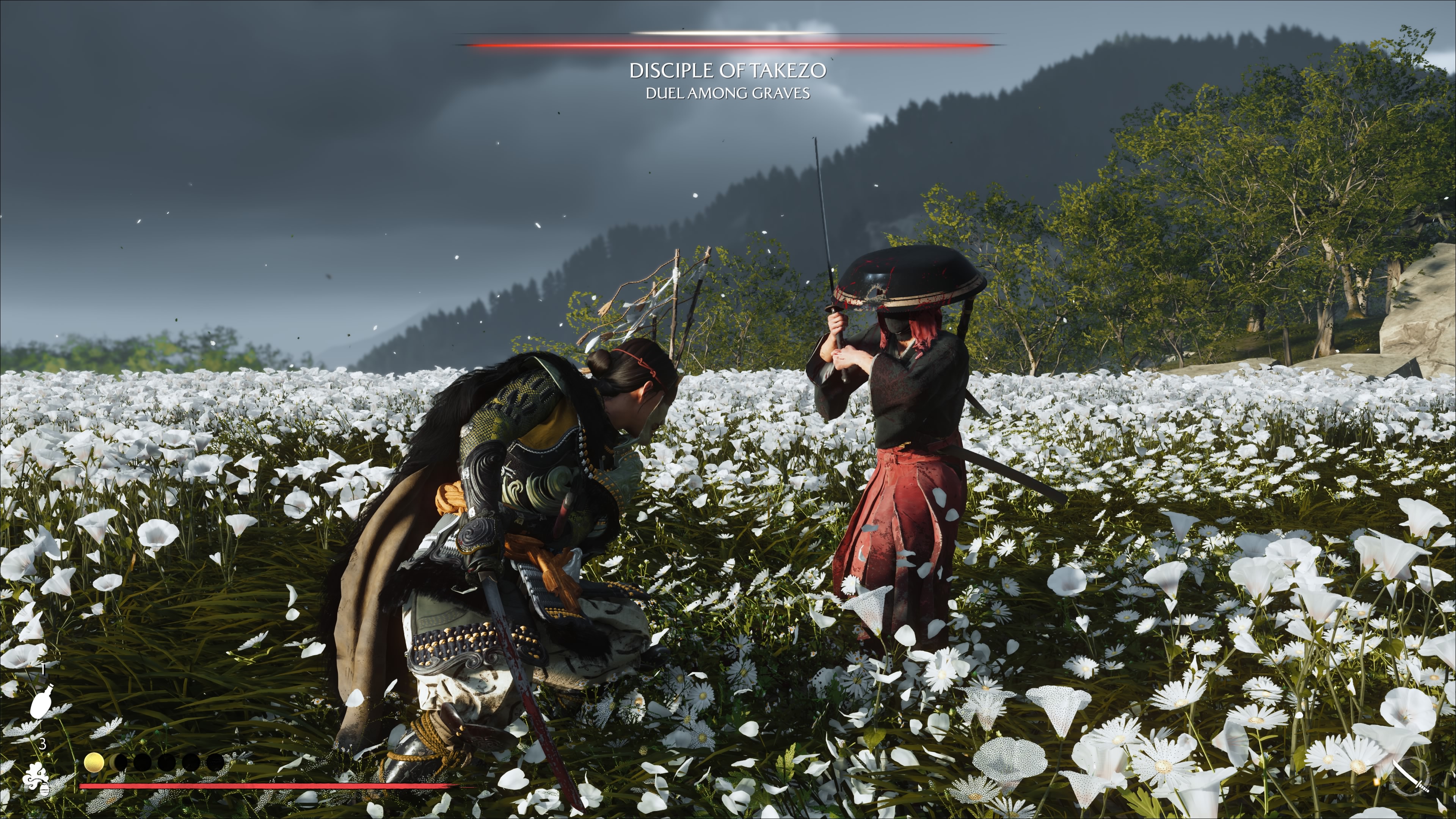
Task: Click the filled golden spirit orb
Action: pos(94,762)
